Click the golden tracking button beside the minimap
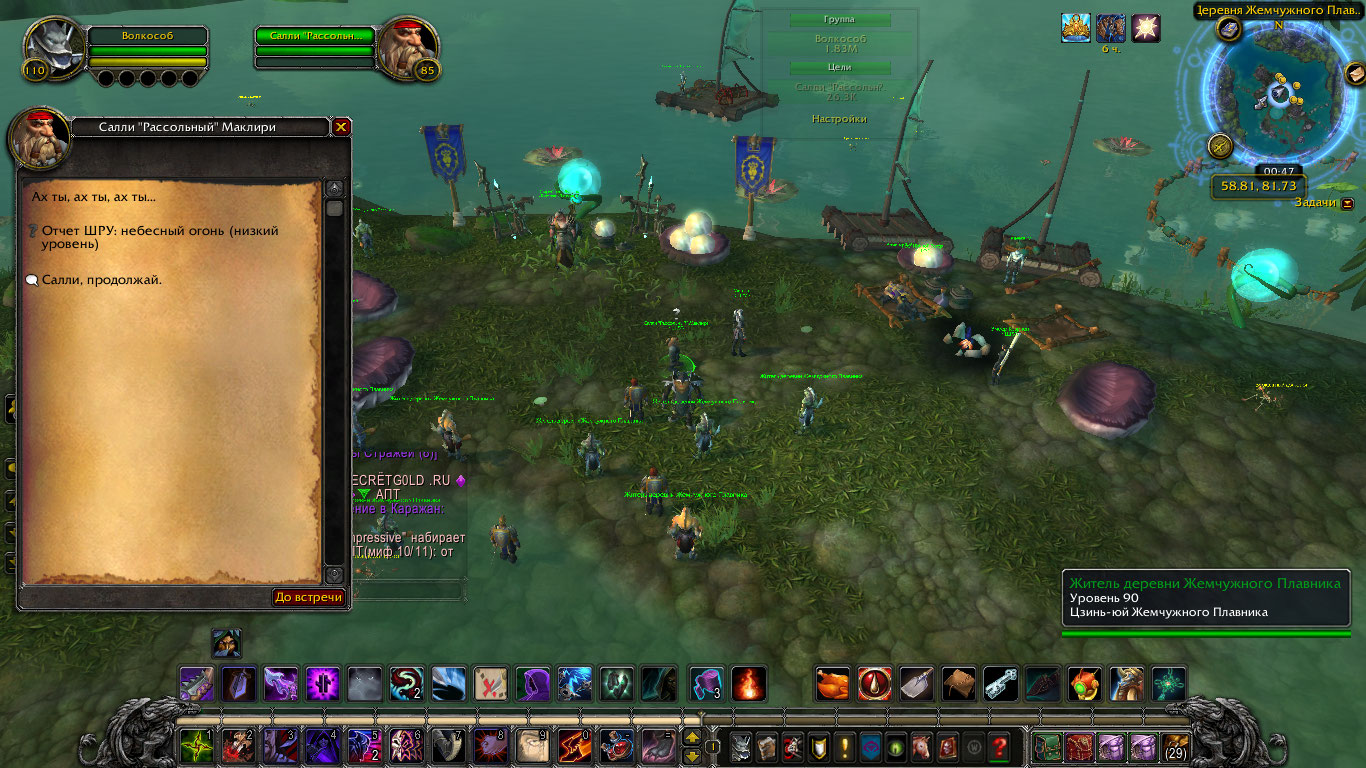Viewport: 1366px width, 768px height. pos(1220,146)
